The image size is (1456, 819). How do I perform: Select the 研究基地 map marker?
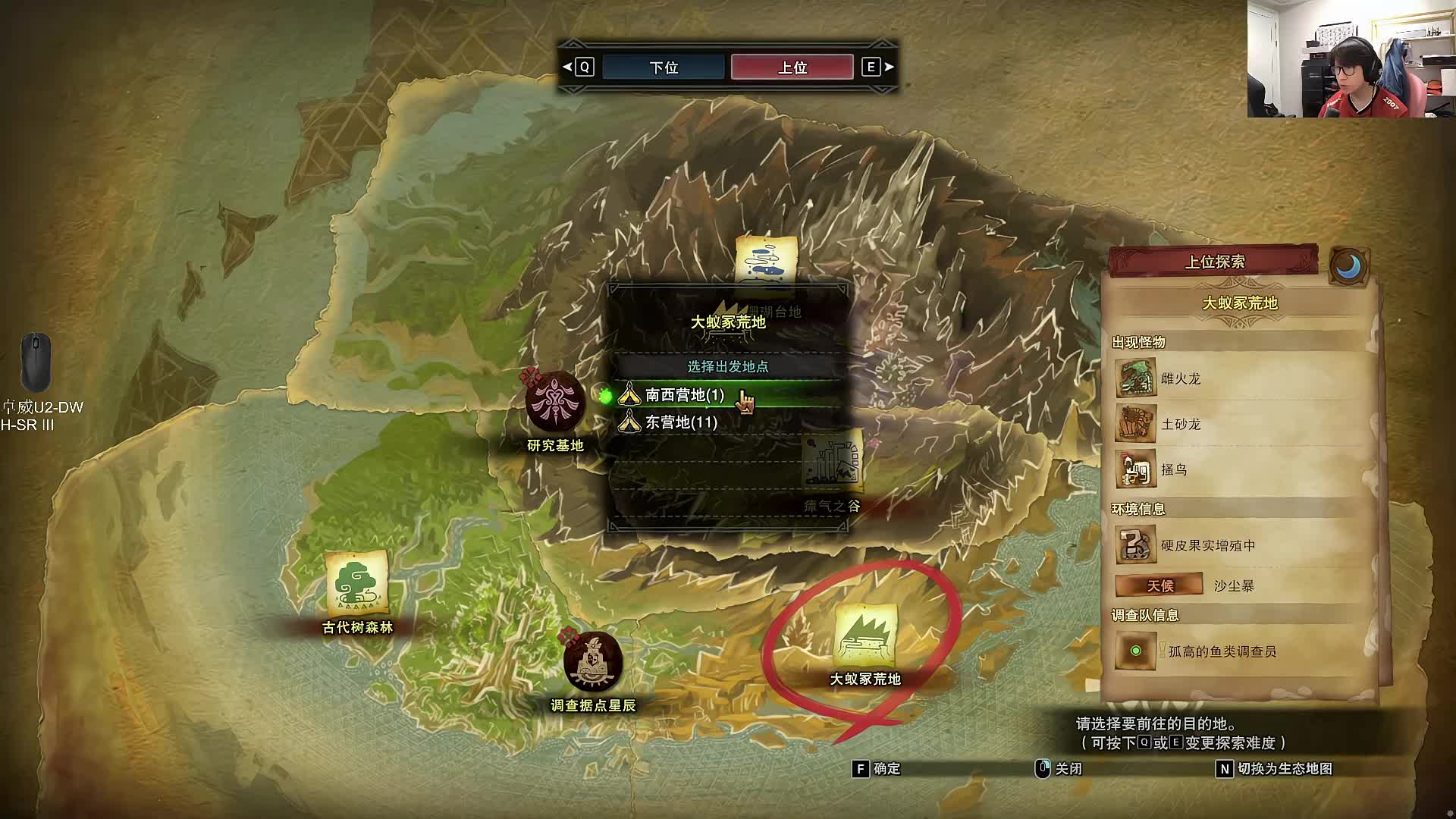tap(555, 403)
